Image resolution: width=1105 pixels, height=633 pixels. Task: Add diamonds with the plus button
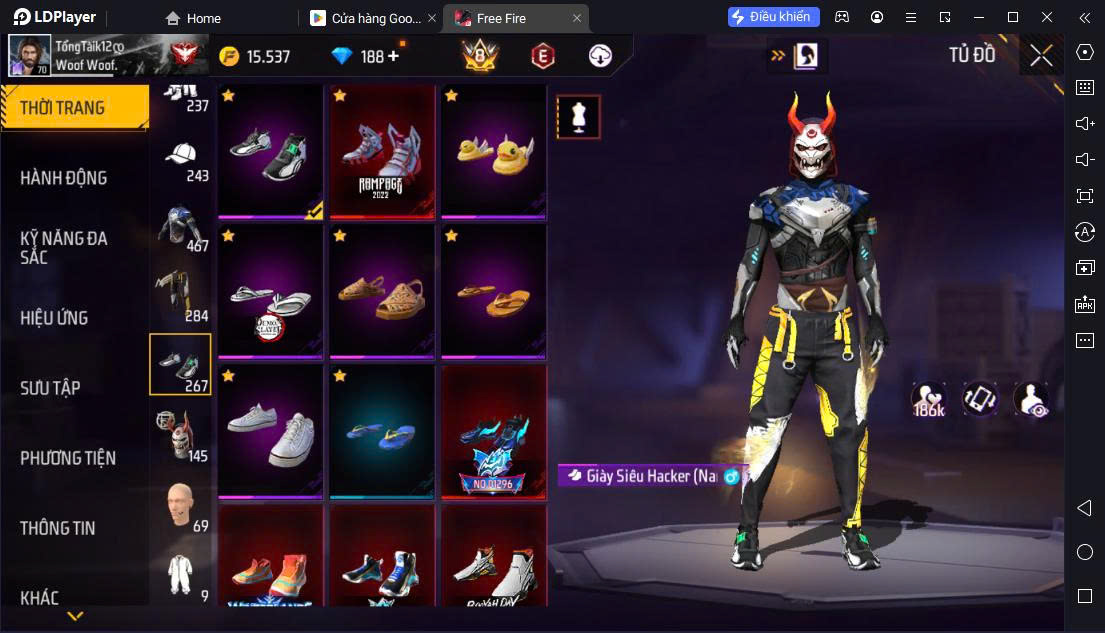click(x=393, y=56)
